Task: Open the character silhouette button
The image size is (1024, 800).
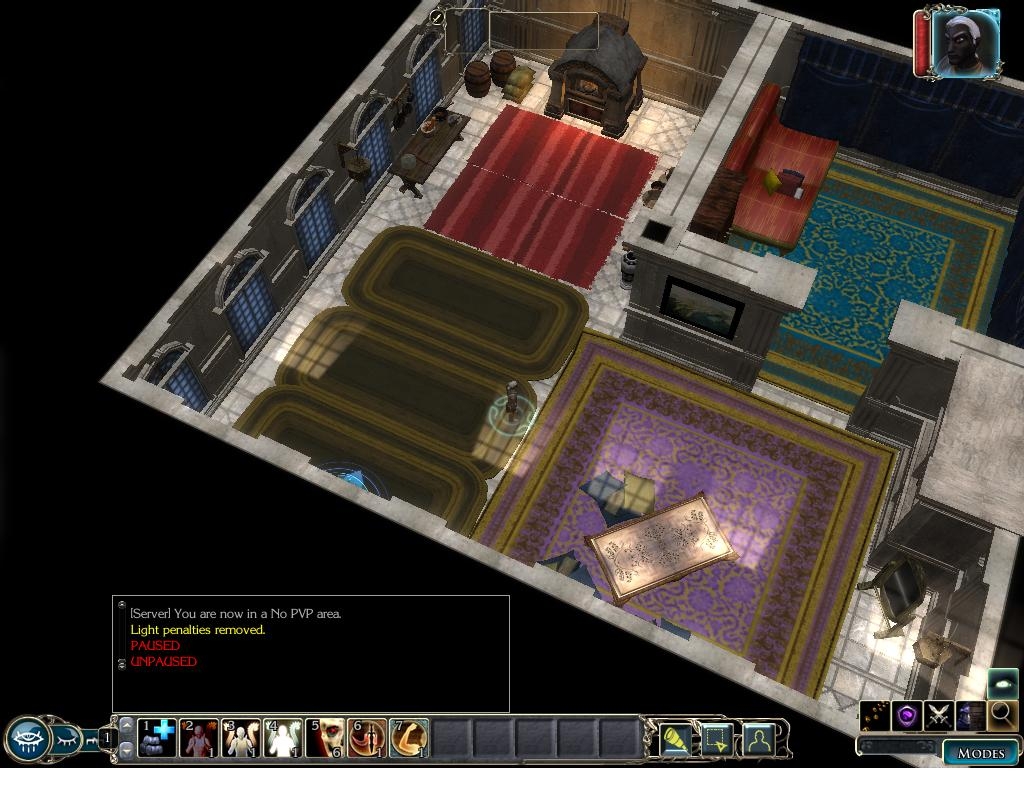Action: [x=760, y=740]
